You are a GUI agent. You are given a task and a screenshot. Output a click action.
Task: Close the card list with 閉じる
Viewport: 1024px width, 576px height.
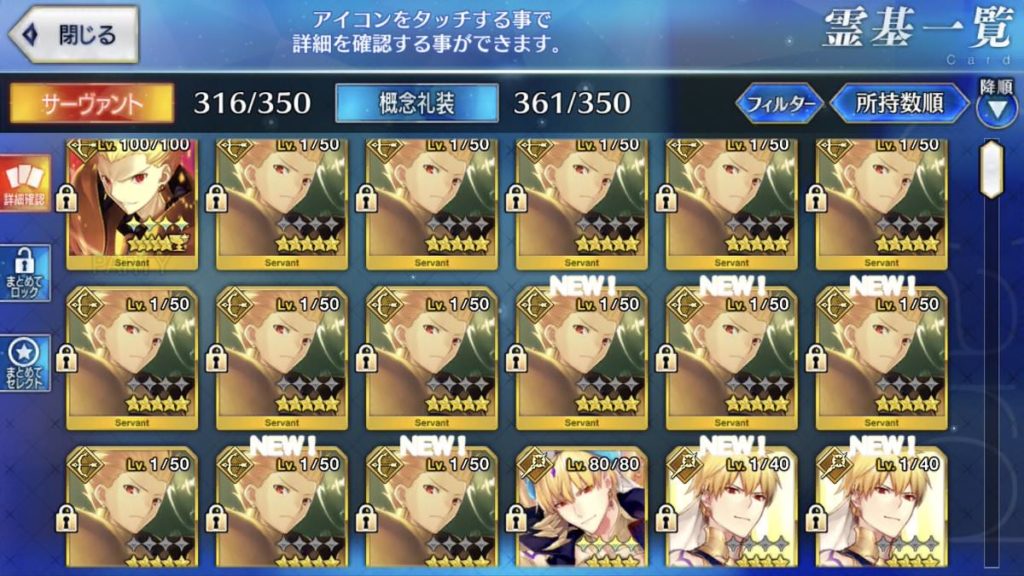tap(70, 34)
